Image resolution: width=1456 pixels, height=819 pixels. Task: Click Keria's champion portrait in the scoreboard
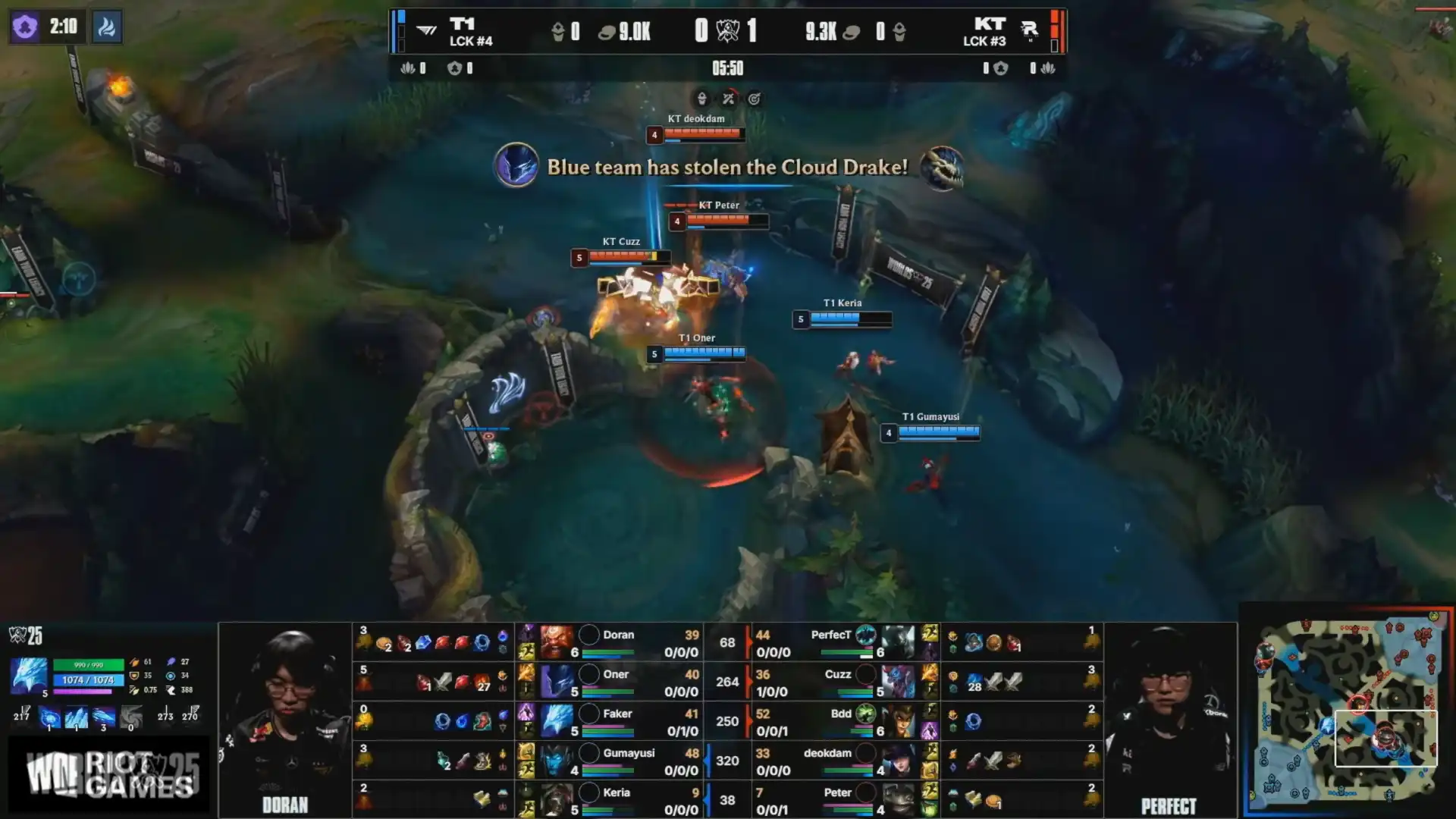[x=557, y=800]
